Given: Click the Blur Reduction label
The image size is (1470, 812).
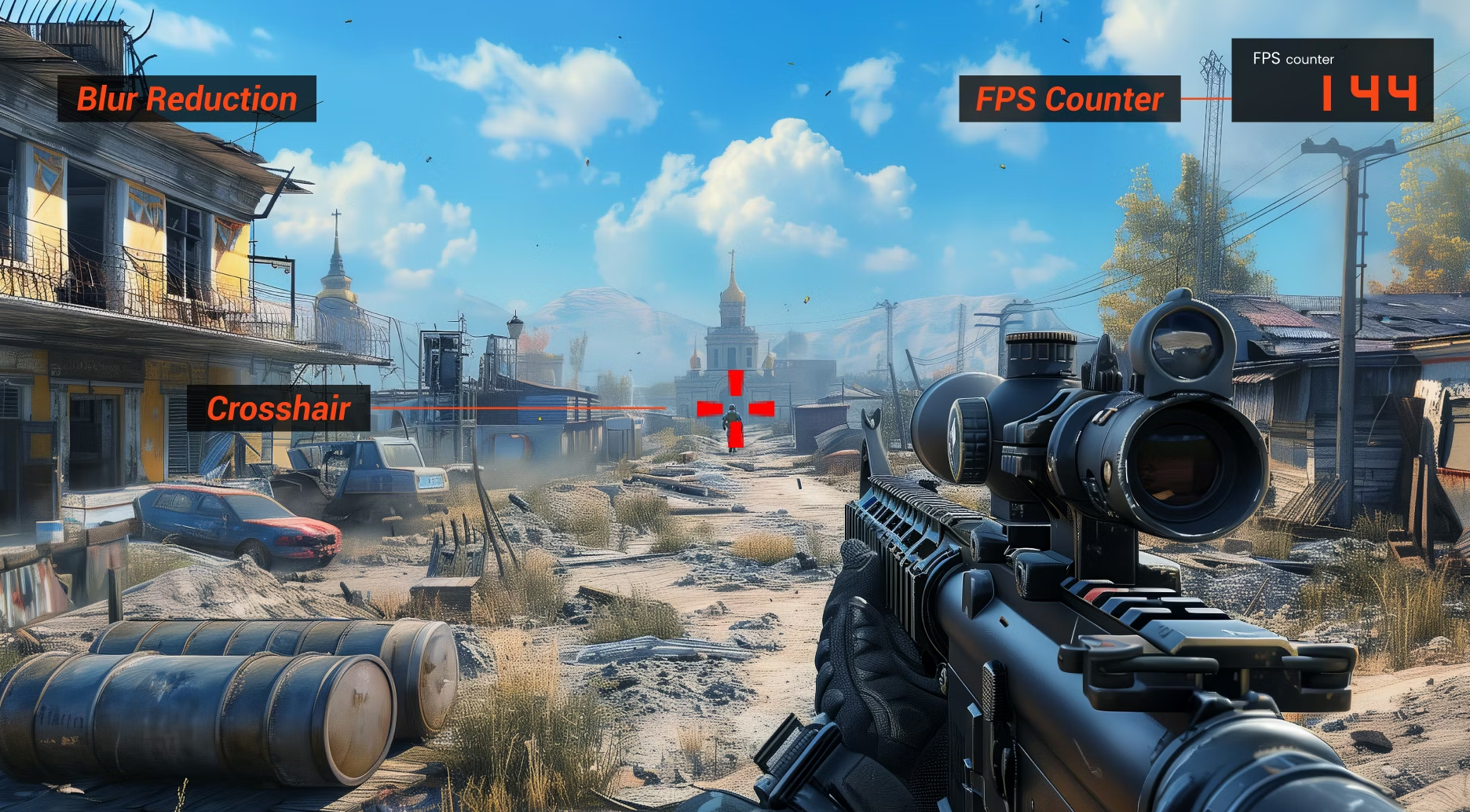Looking at the screenshot, I should point(187,99).
